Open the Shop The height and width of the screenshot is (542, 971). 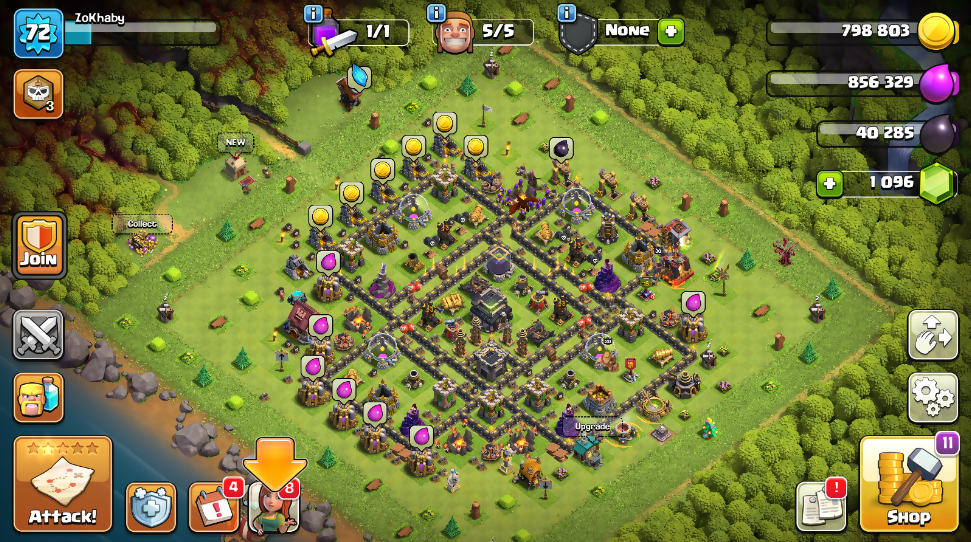pyautogui.click(x=908, y=484)
